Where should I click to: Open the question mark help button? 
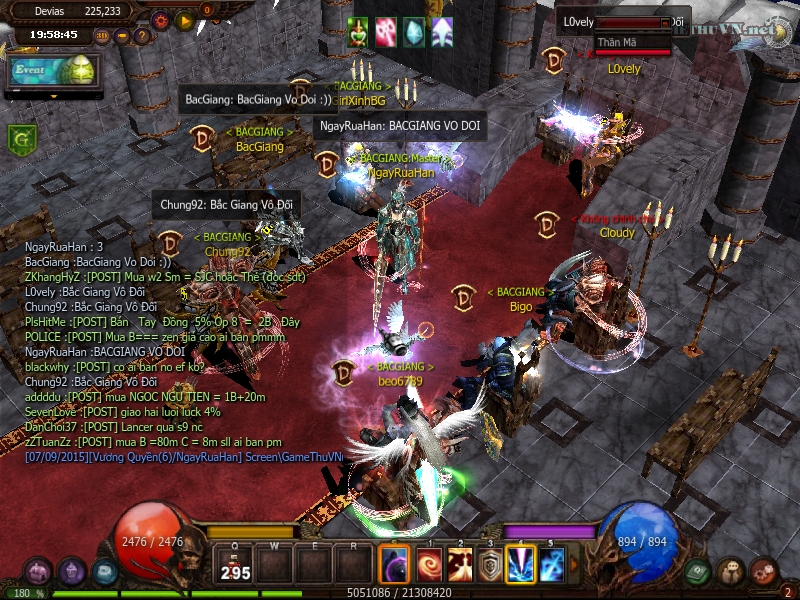(142, 36)
